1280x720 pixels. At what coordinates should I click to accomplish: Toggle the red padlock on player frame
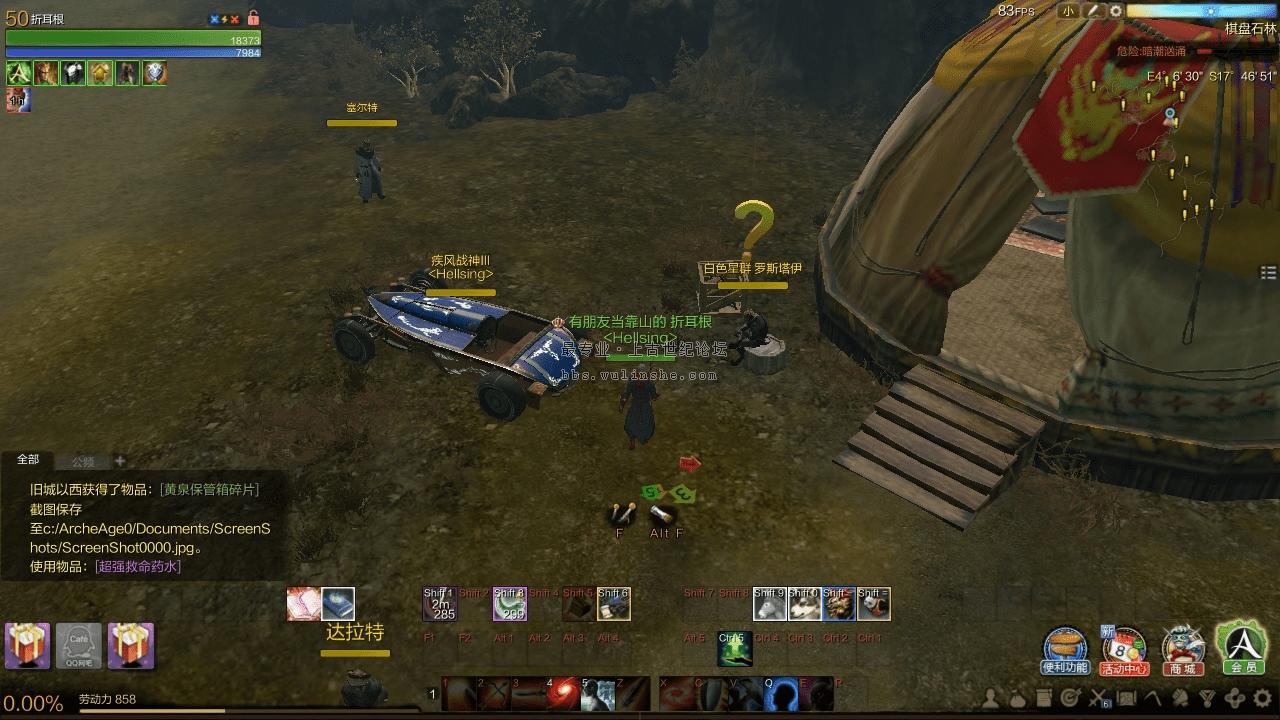pos(253,18)
